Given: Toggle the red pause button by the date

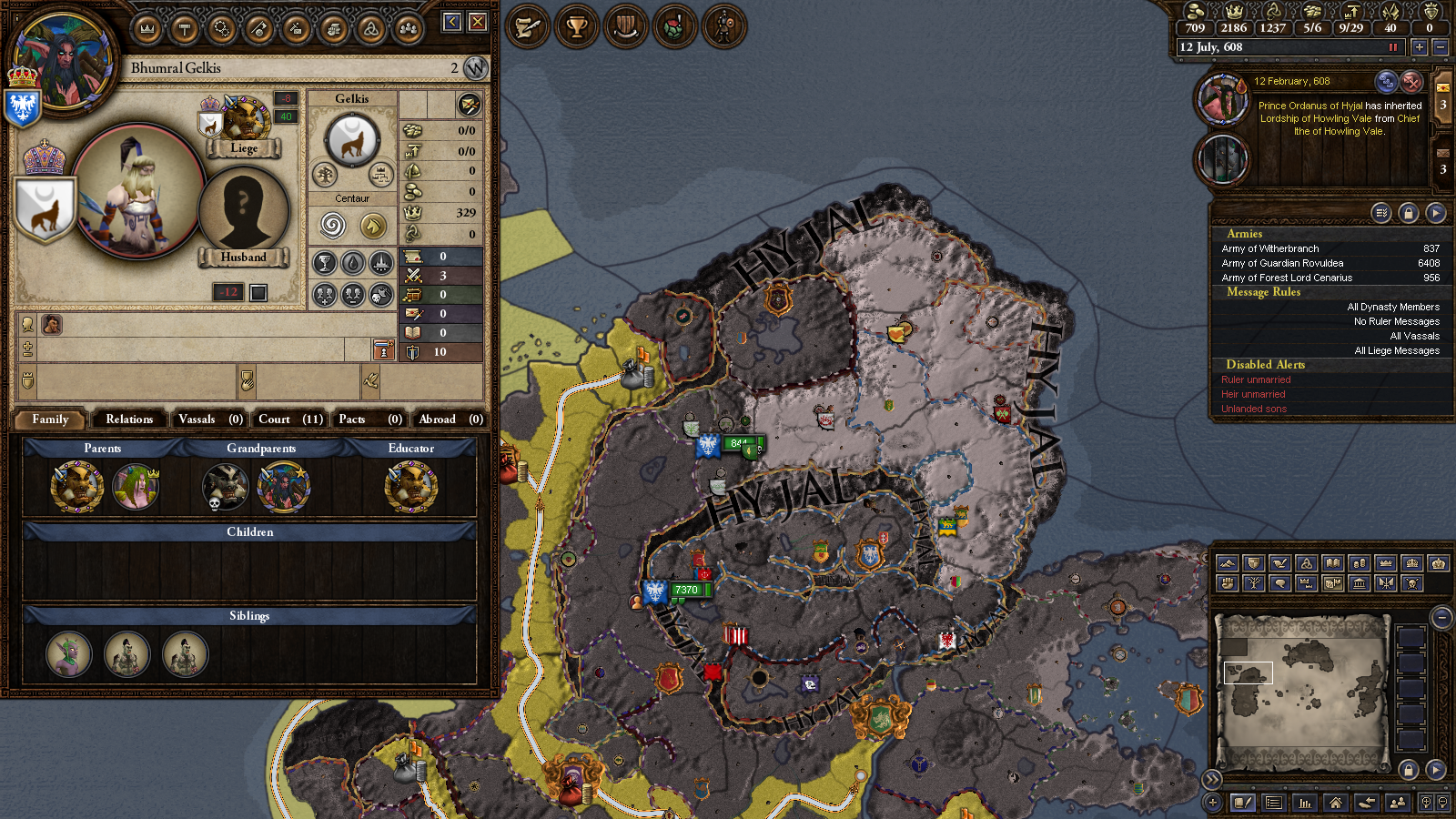Looking at the screenshot, I should click(1392, 47).
